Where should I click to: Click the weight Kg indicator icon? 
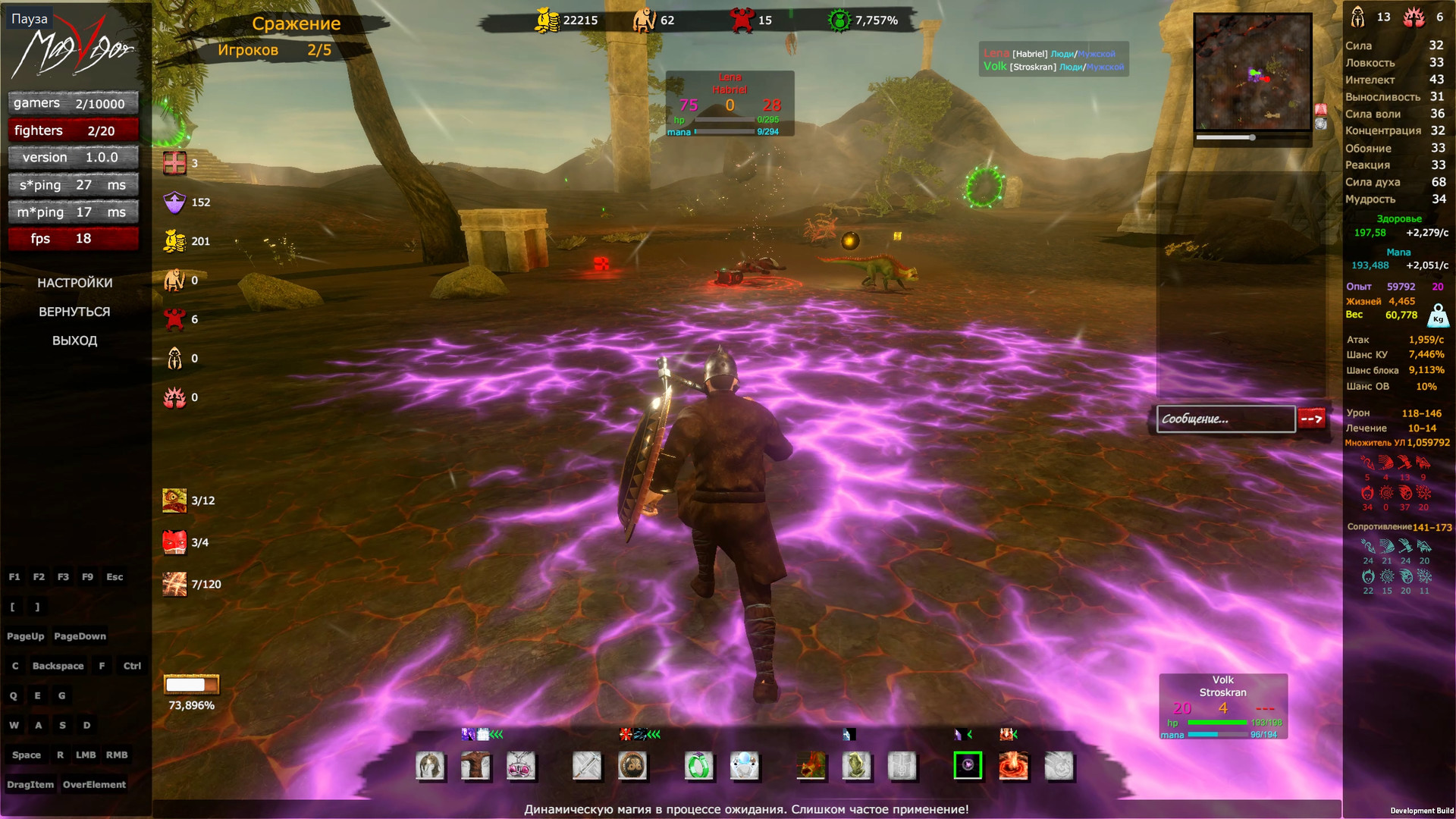pyautogui.click(x=1438, y=315)
